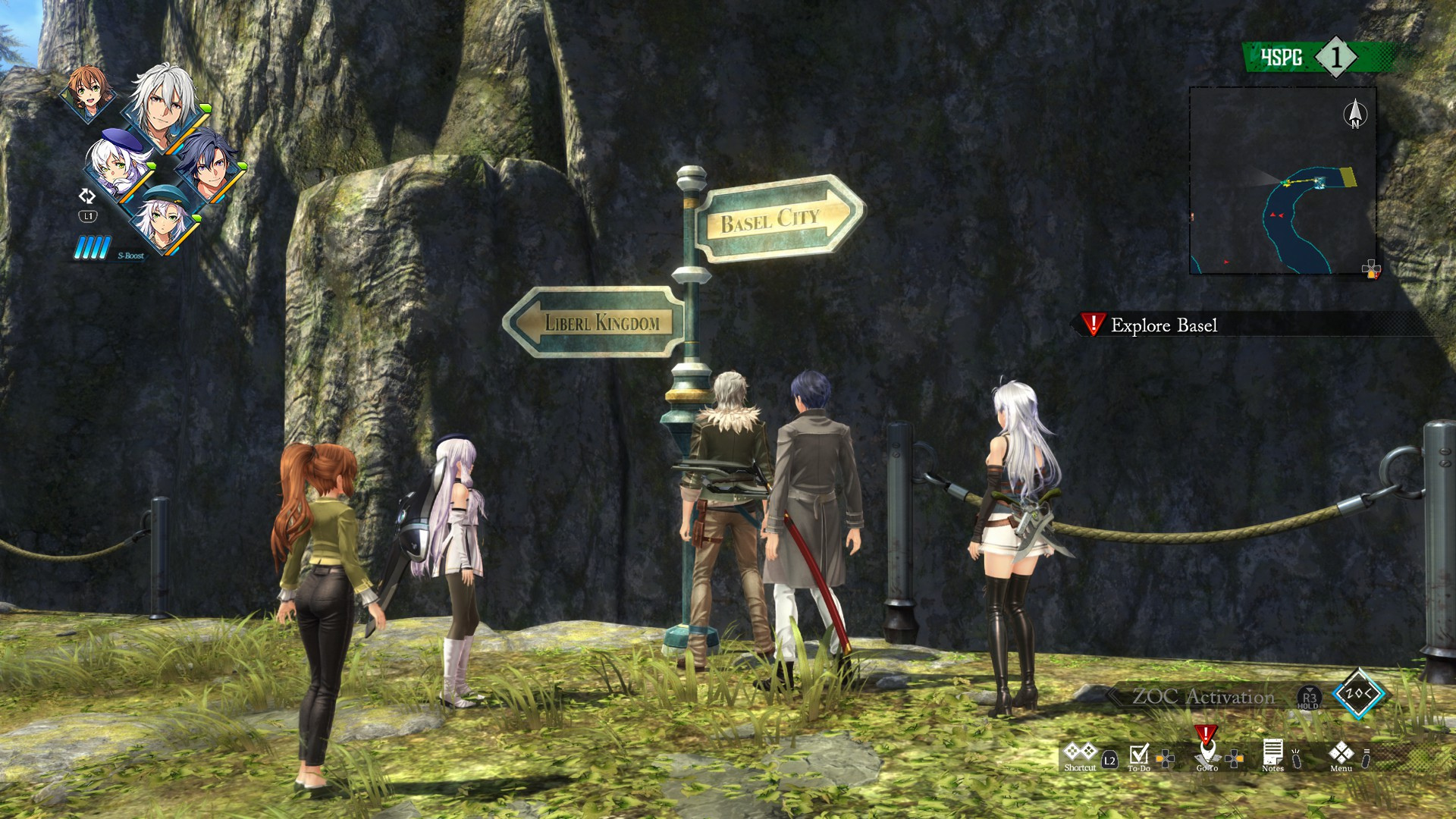Click the party swap arrows icon

(87, 196)
